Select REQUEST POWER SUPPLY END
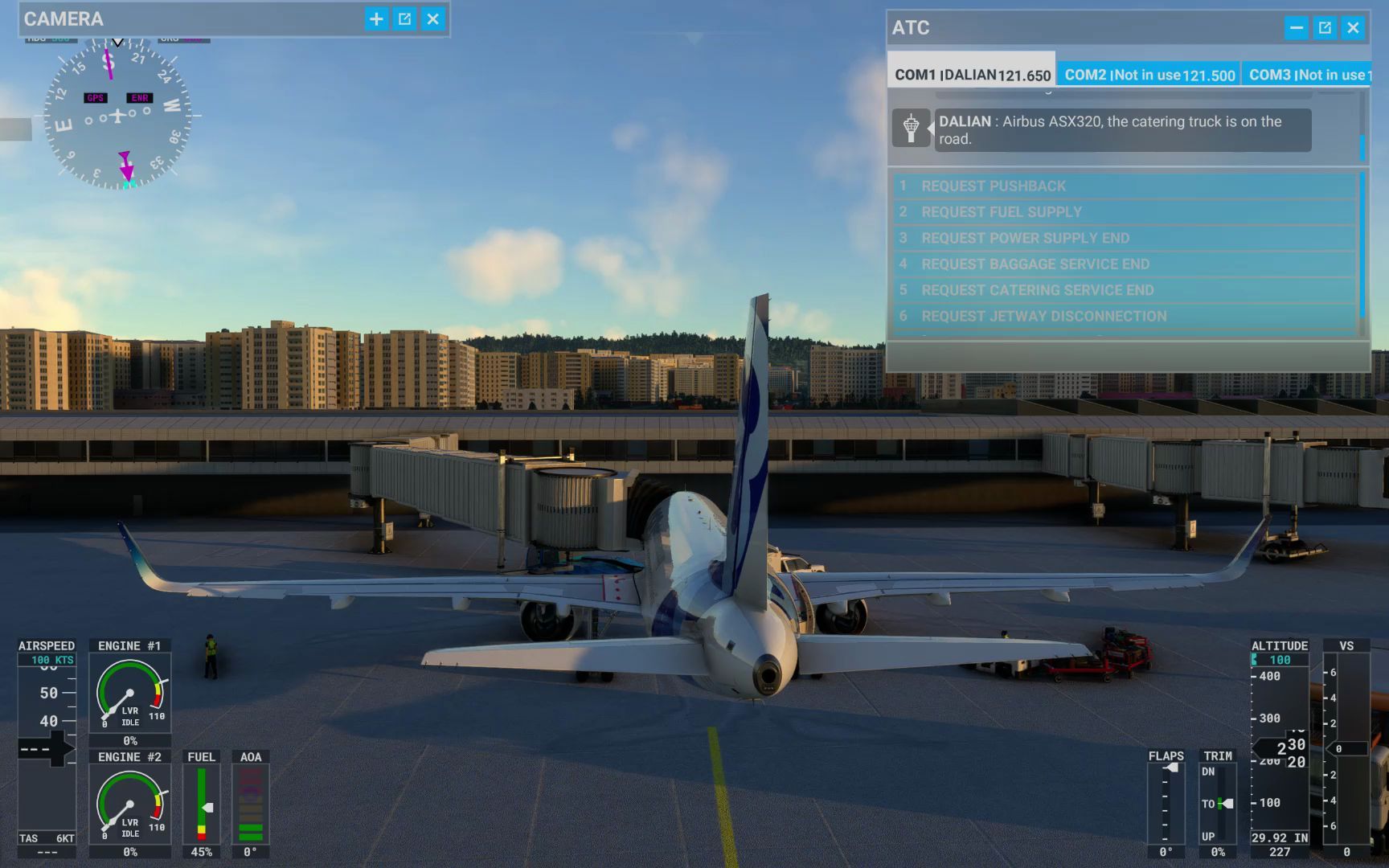 tap(1045, 238)
